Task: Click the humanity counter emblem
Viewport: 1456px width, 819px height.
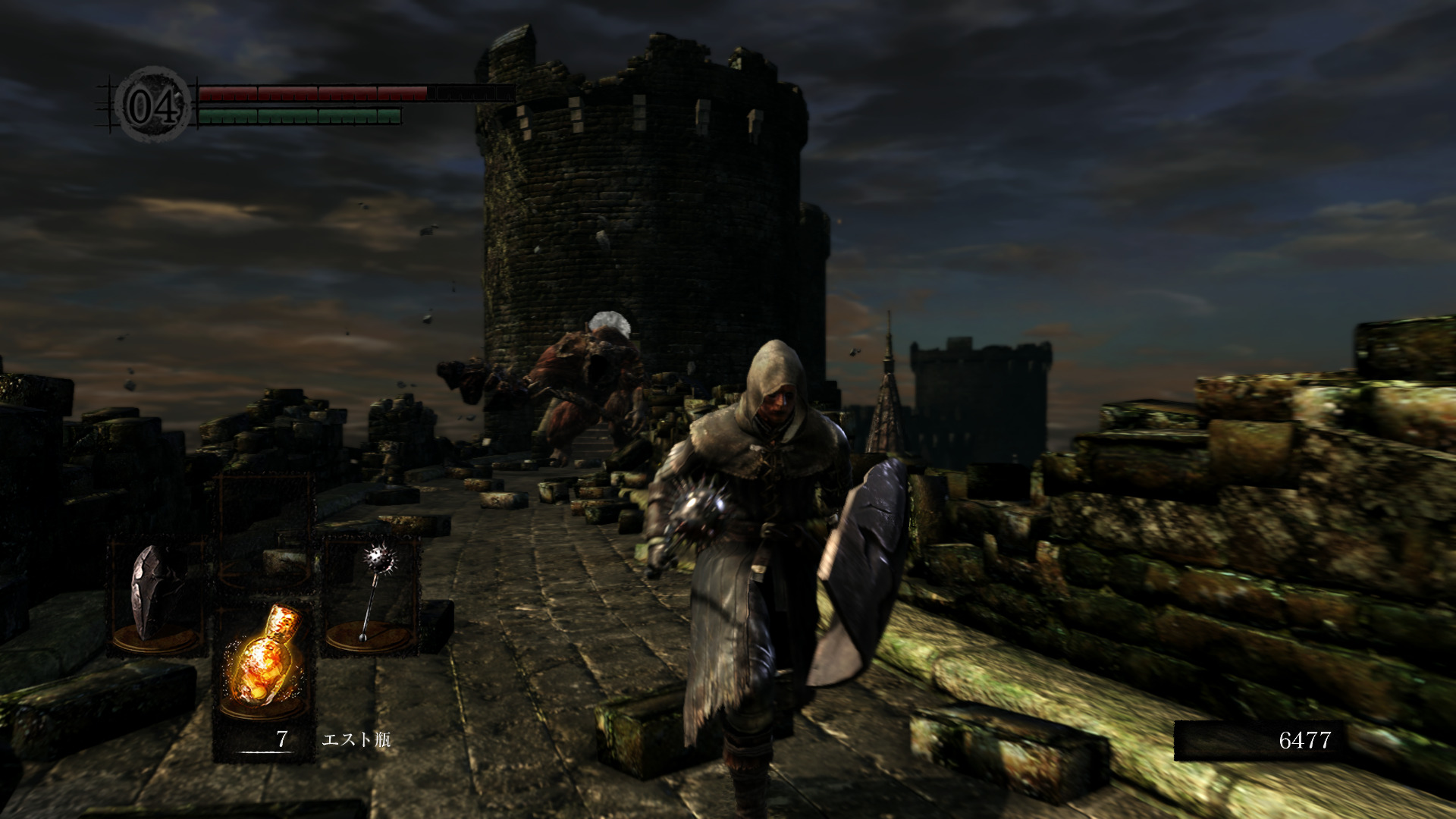Action: pos(154,105)
